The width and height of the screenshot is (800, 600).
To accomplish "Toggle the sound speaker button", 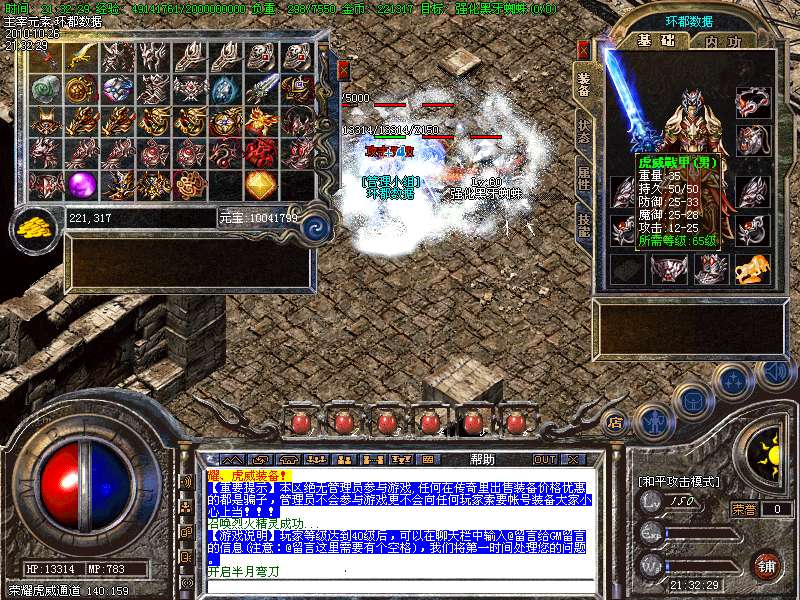I will click(775, 373).
